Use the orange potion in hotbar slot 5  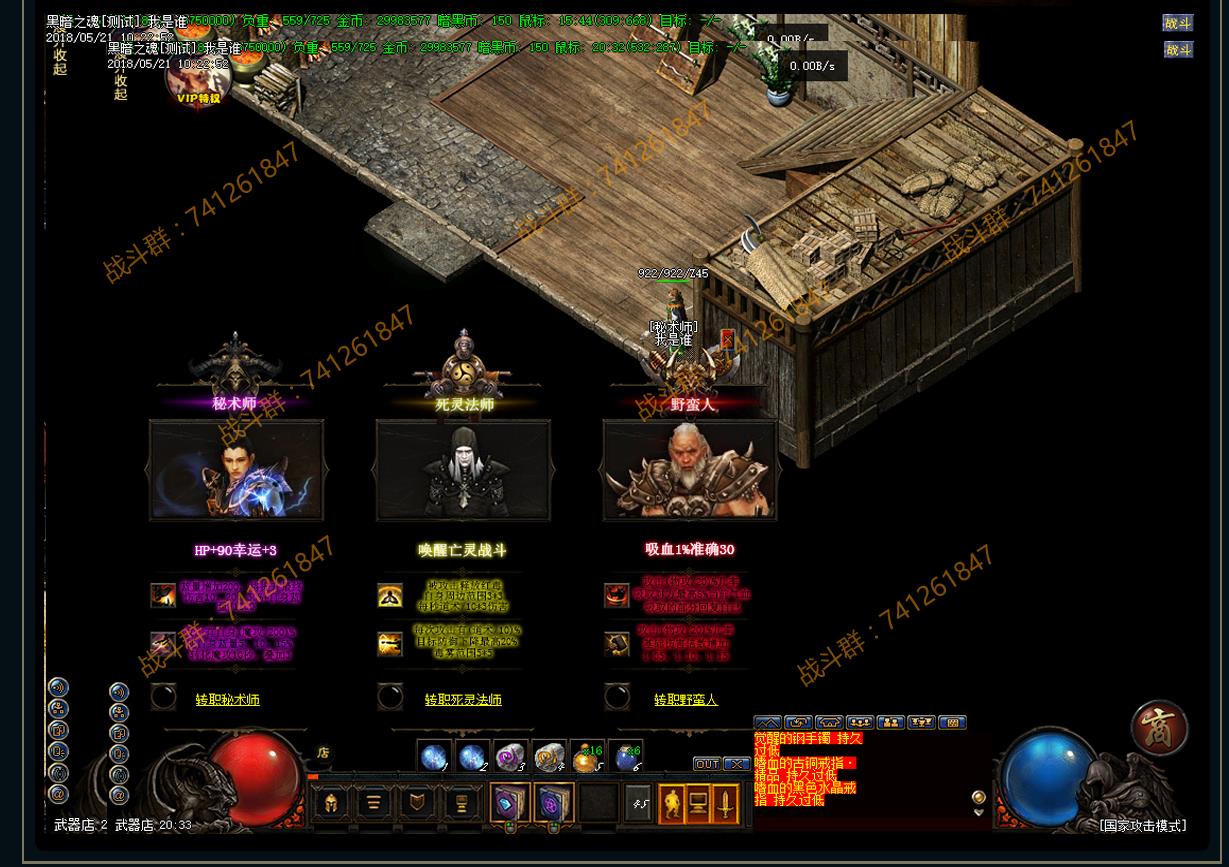pos(587,757)
